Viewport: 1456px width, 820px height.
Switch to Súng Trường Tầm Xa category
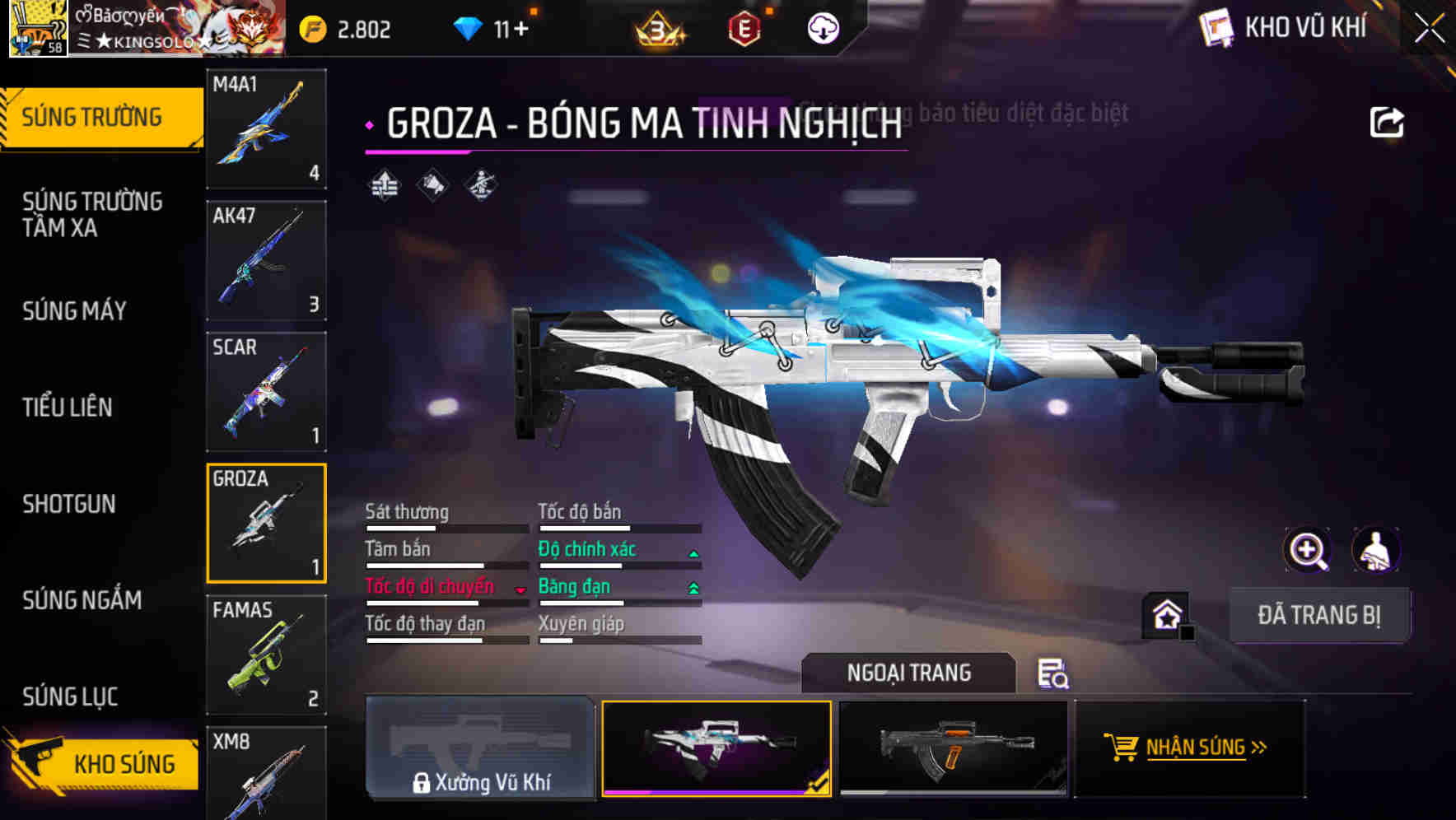coord(92,214)
